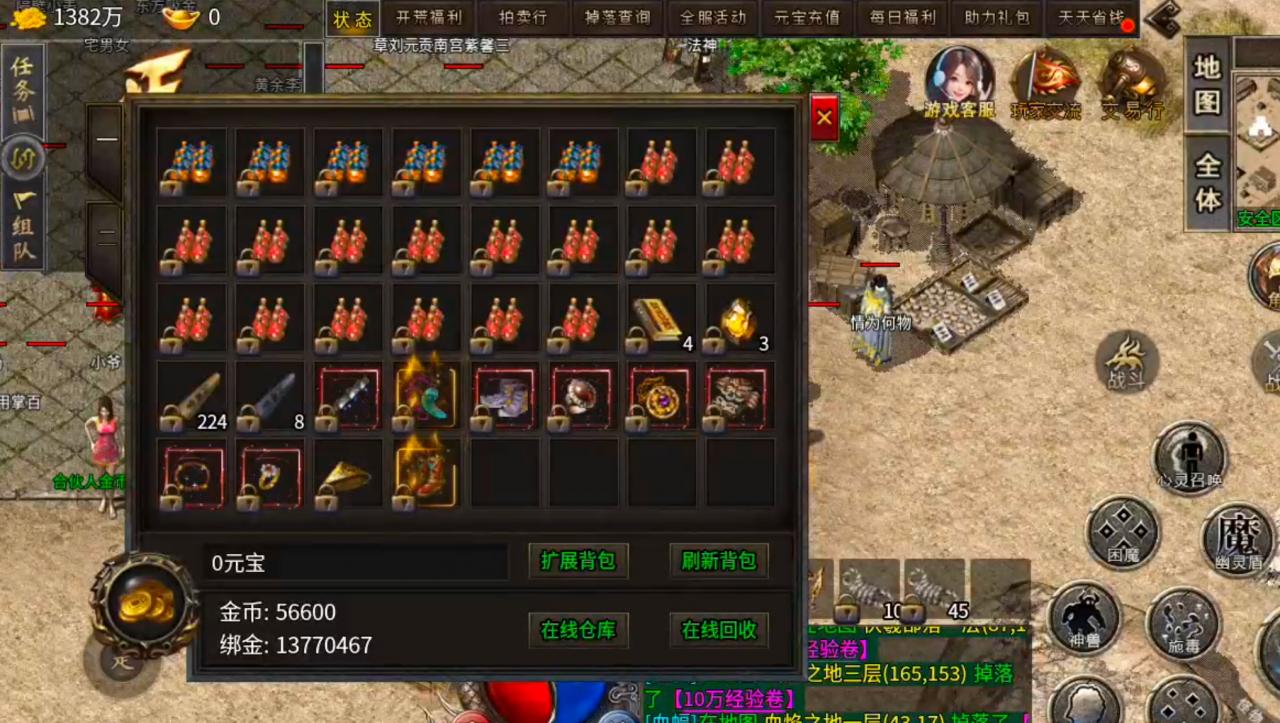
Task: Open the 拍卖行 auction house
Action: tap(523, 18)
